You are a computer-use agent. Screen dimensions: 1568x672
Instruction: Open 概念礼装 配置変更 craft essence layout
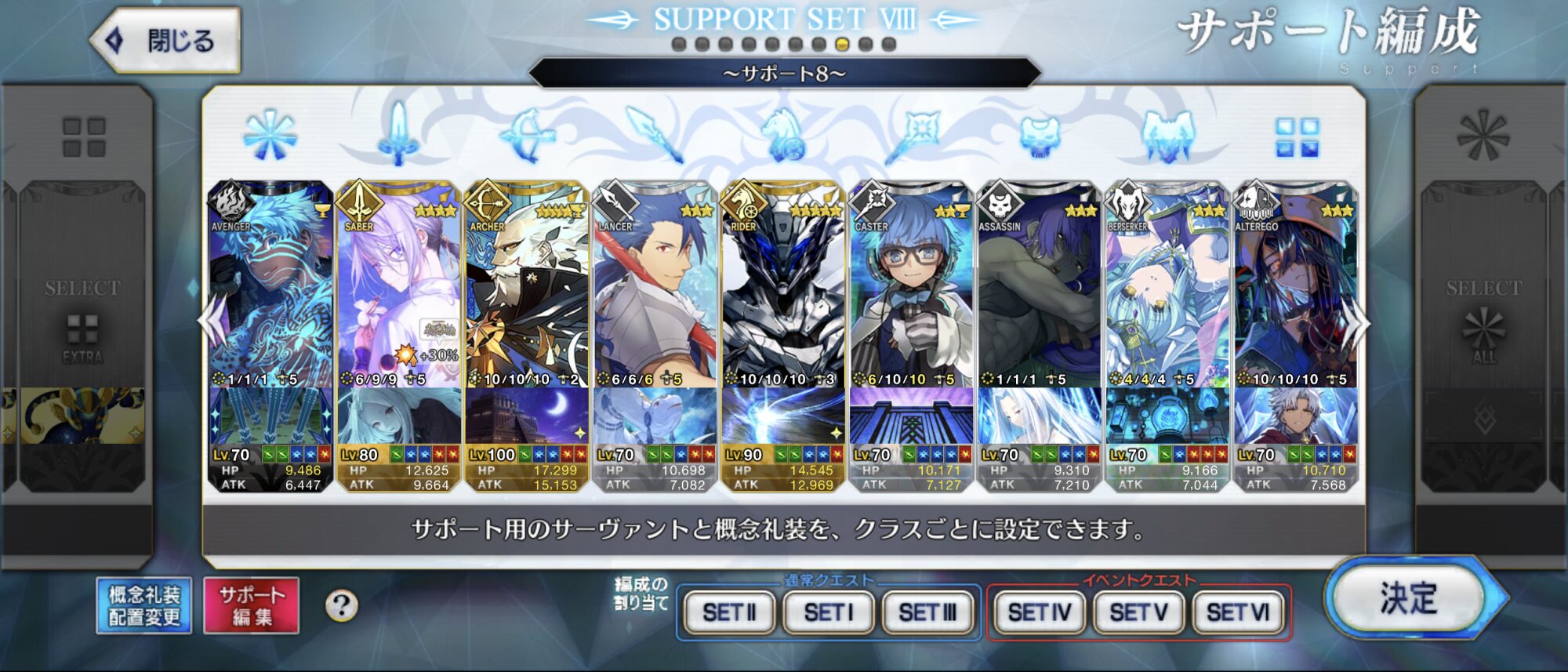(x=144, y=605)
